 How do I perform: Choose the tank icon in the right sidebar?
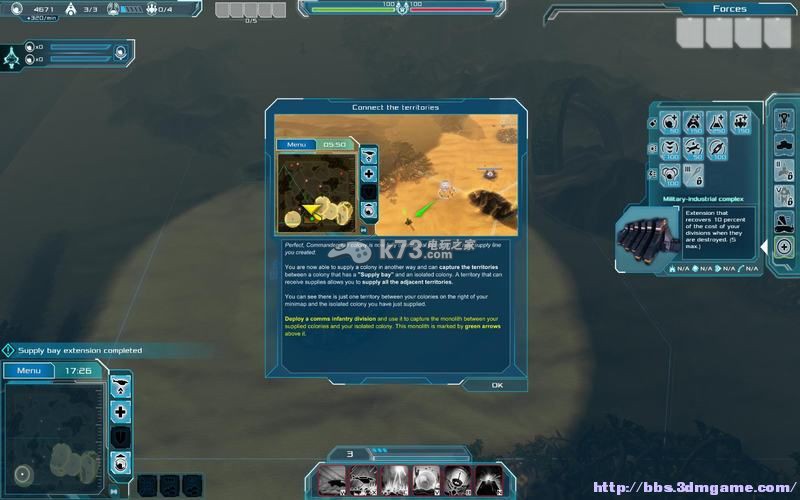[784, 145]
